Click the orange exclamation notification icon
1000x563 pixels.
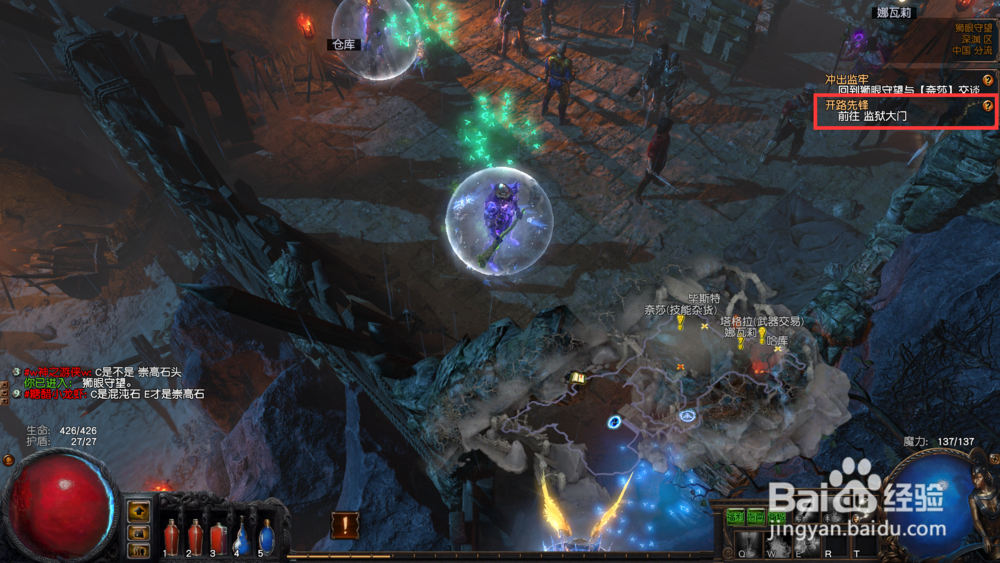point(345,524)
